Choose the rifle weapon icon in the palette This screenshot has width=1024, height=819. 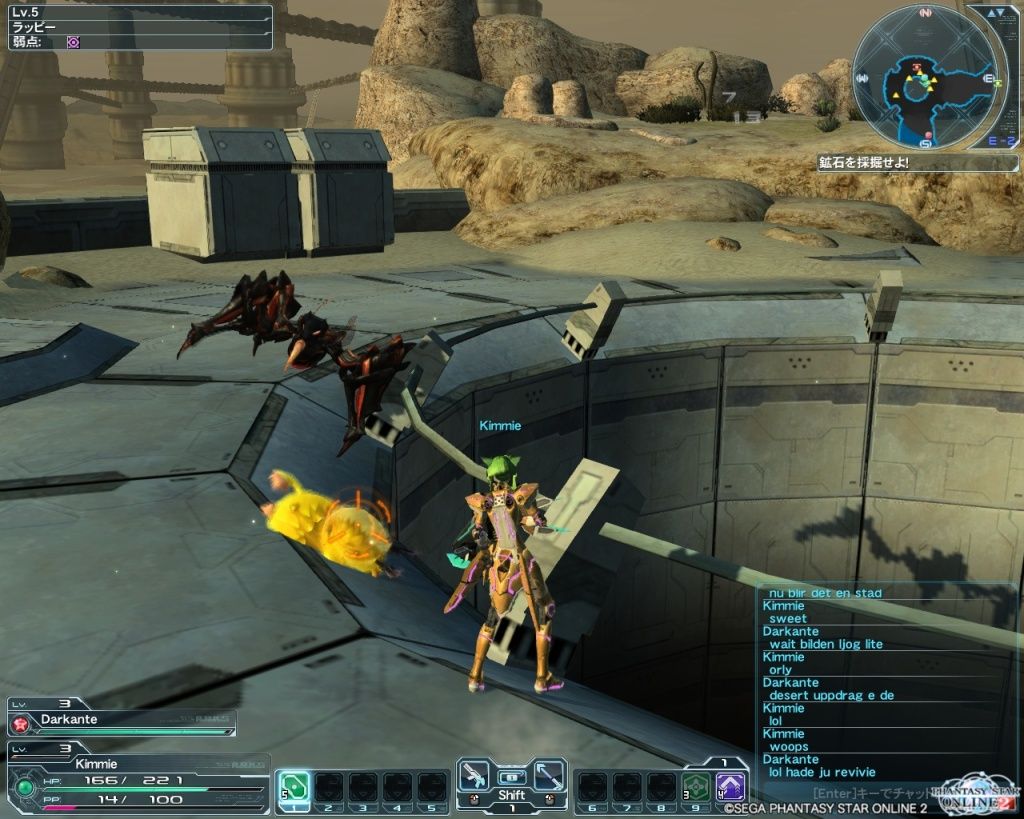[473, 775]
